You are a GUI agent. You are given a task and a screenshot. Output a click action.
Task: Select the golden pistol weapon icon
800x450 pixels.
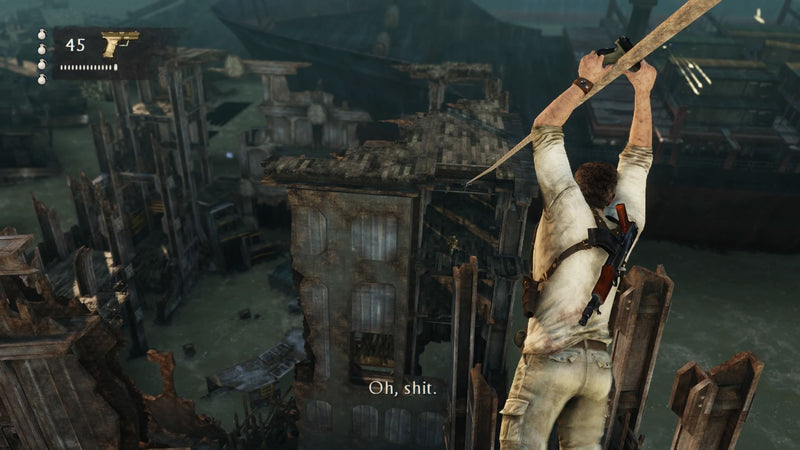119,43
